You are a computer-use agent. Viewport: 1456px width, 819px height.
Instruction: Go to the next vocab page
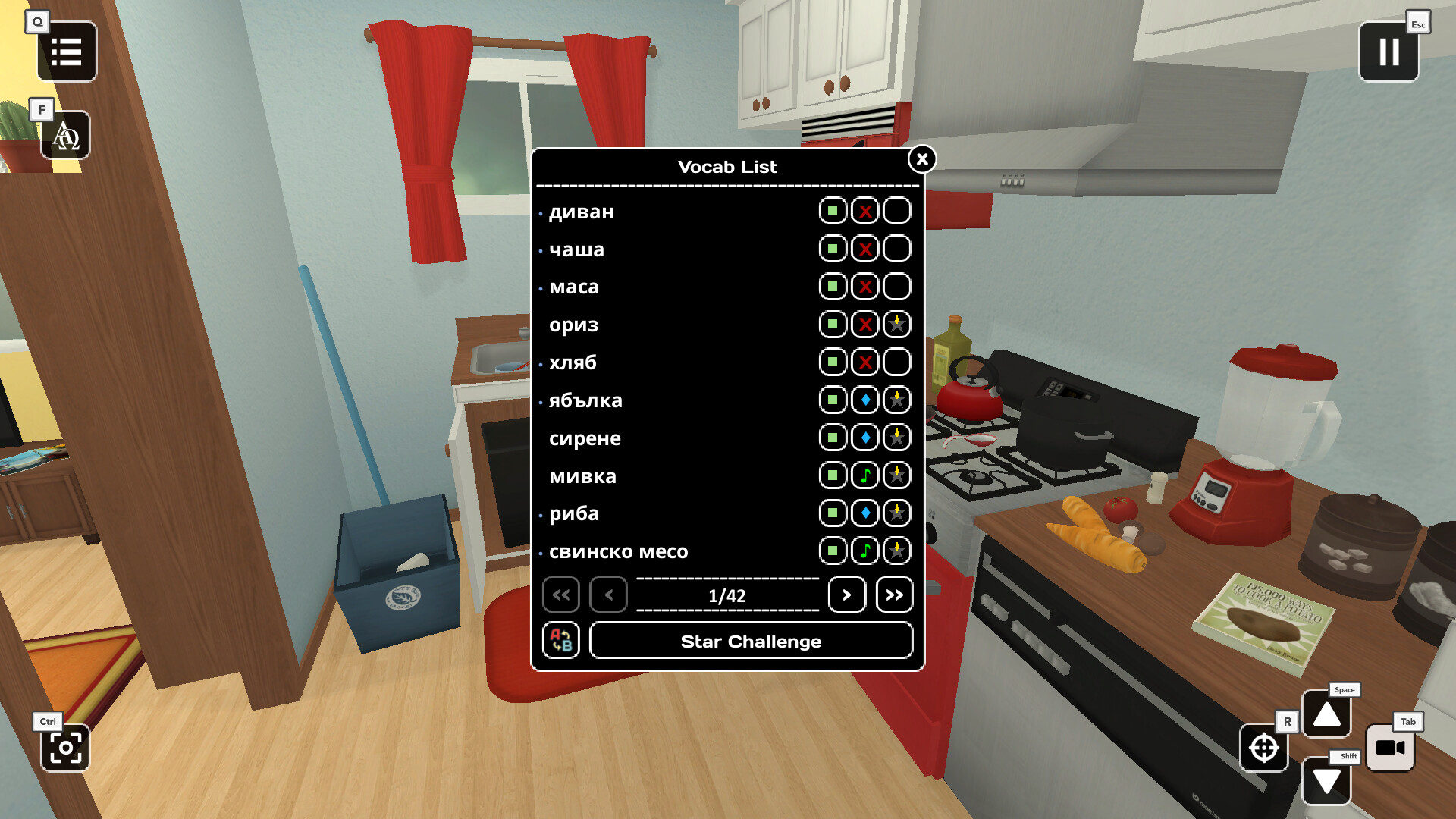click(847, 595)
